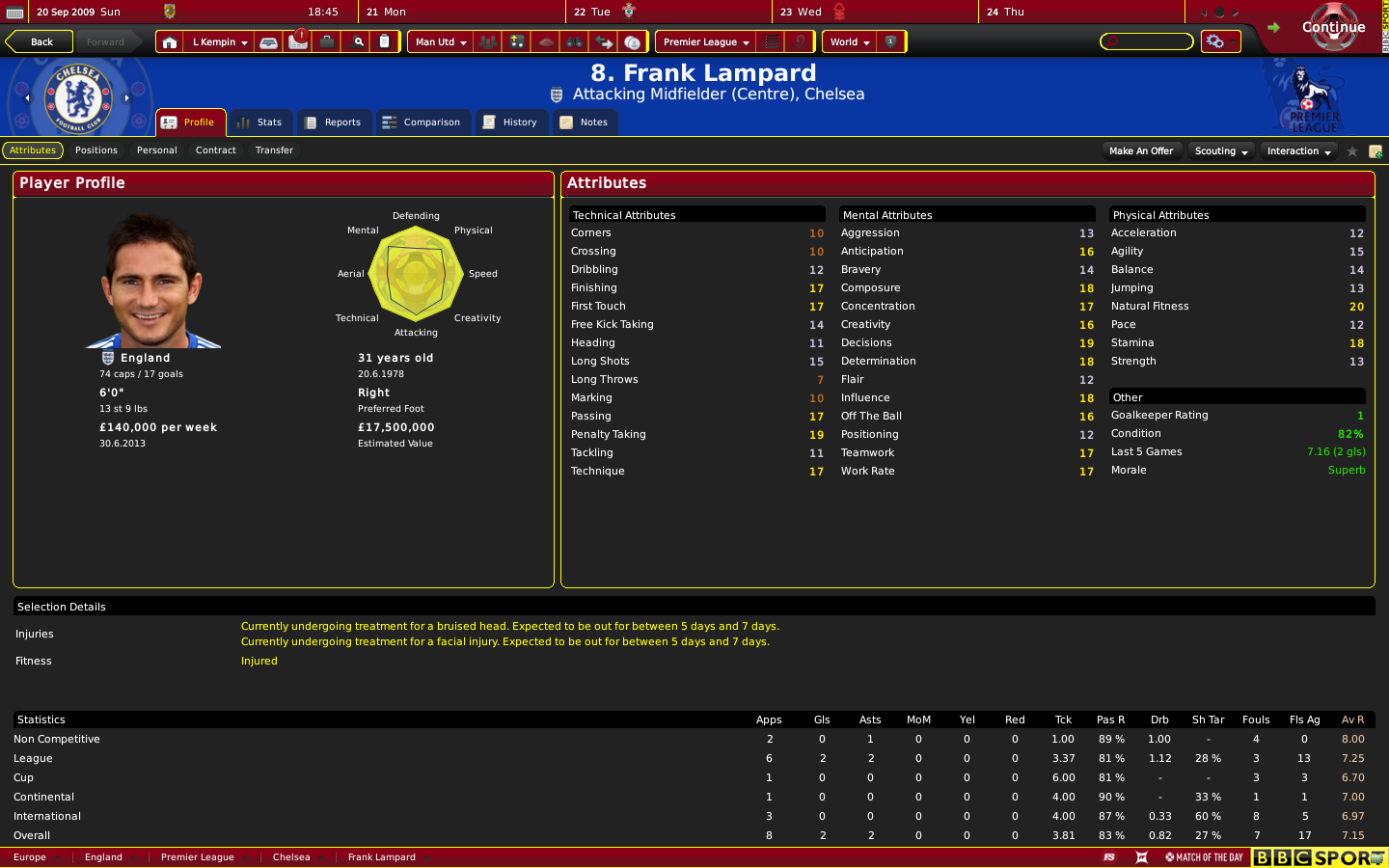Image resolution: width=1389 pixels, height=868 pixels.
Task: Open the World dropdown menu
Action: (849, 42)
